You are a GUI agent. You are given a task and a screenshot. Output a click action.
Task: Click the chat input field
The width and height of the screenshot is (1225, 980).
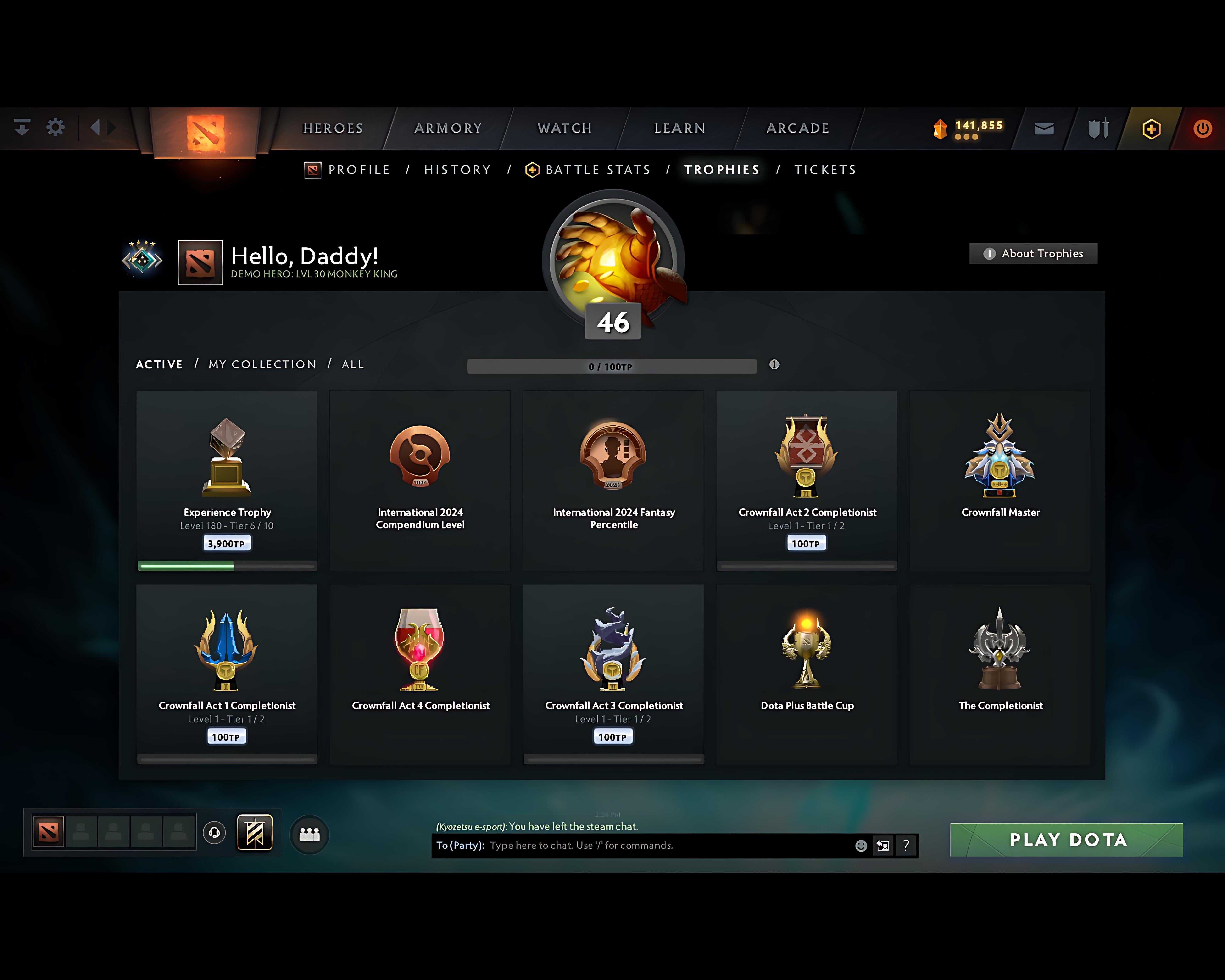click(x=625, y=845)
